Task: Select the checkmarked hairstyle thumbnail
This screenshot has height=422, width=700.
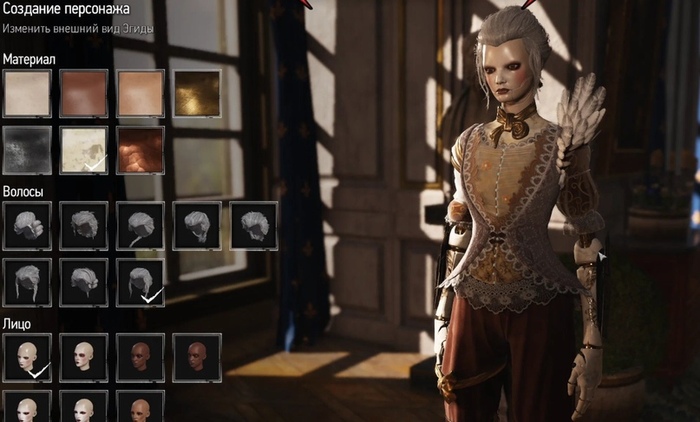Action: click(x=141, y=282)
